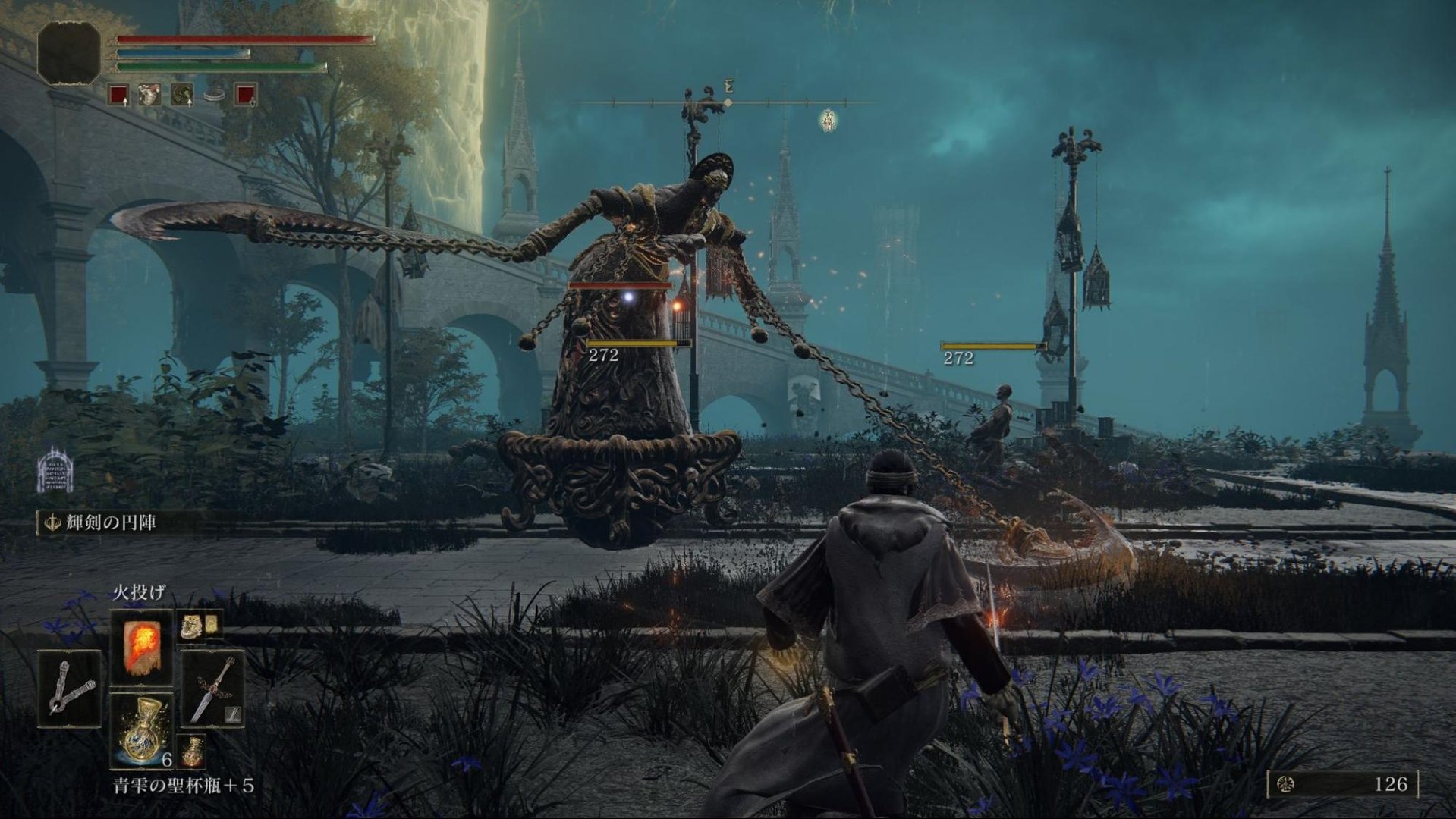
Task: Select the 火投げ flame spell slot
Action: click(x=141, y=645)
